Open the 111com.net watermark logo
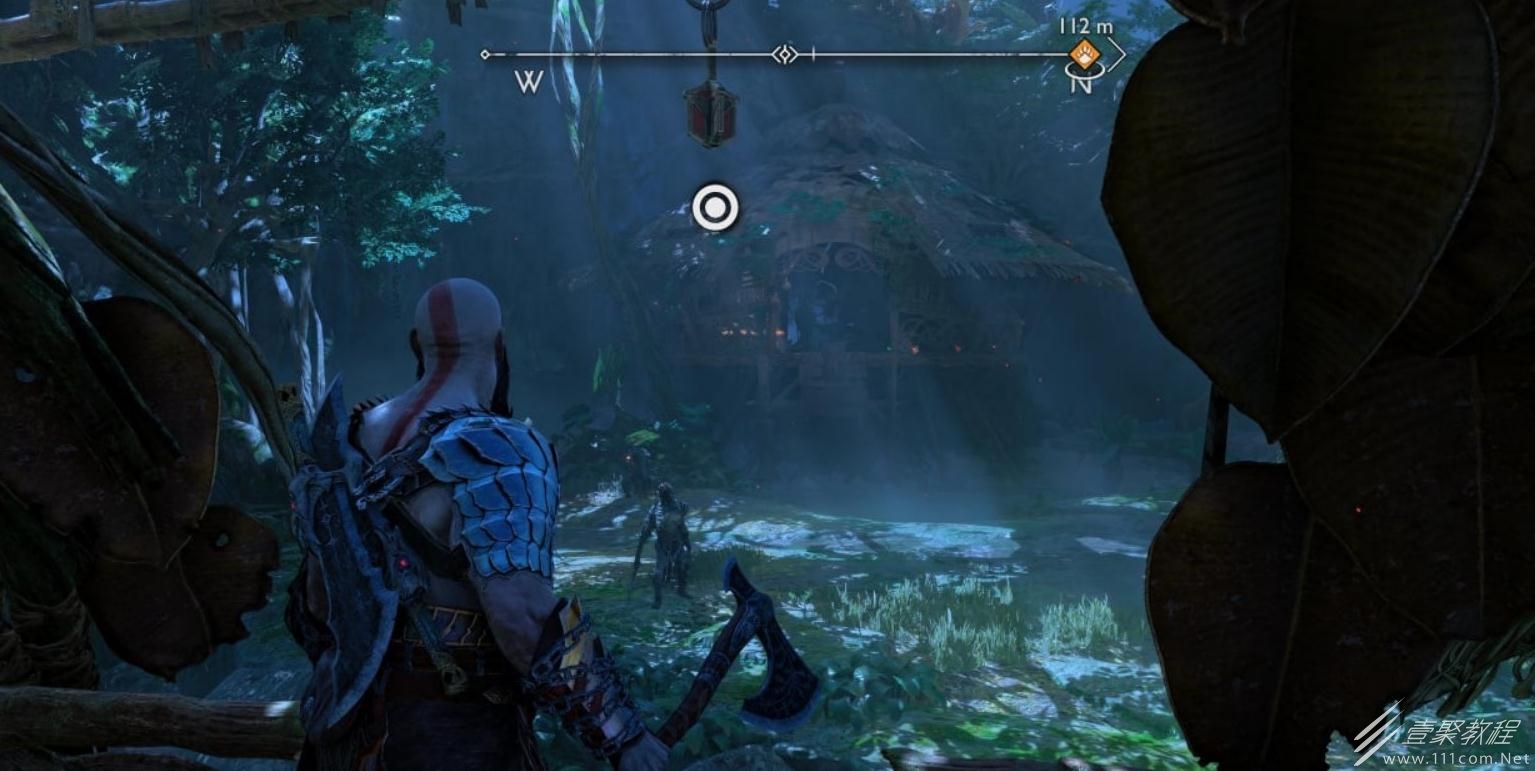The width and height of the screenshot is (1535, 771). point(1442,739)
